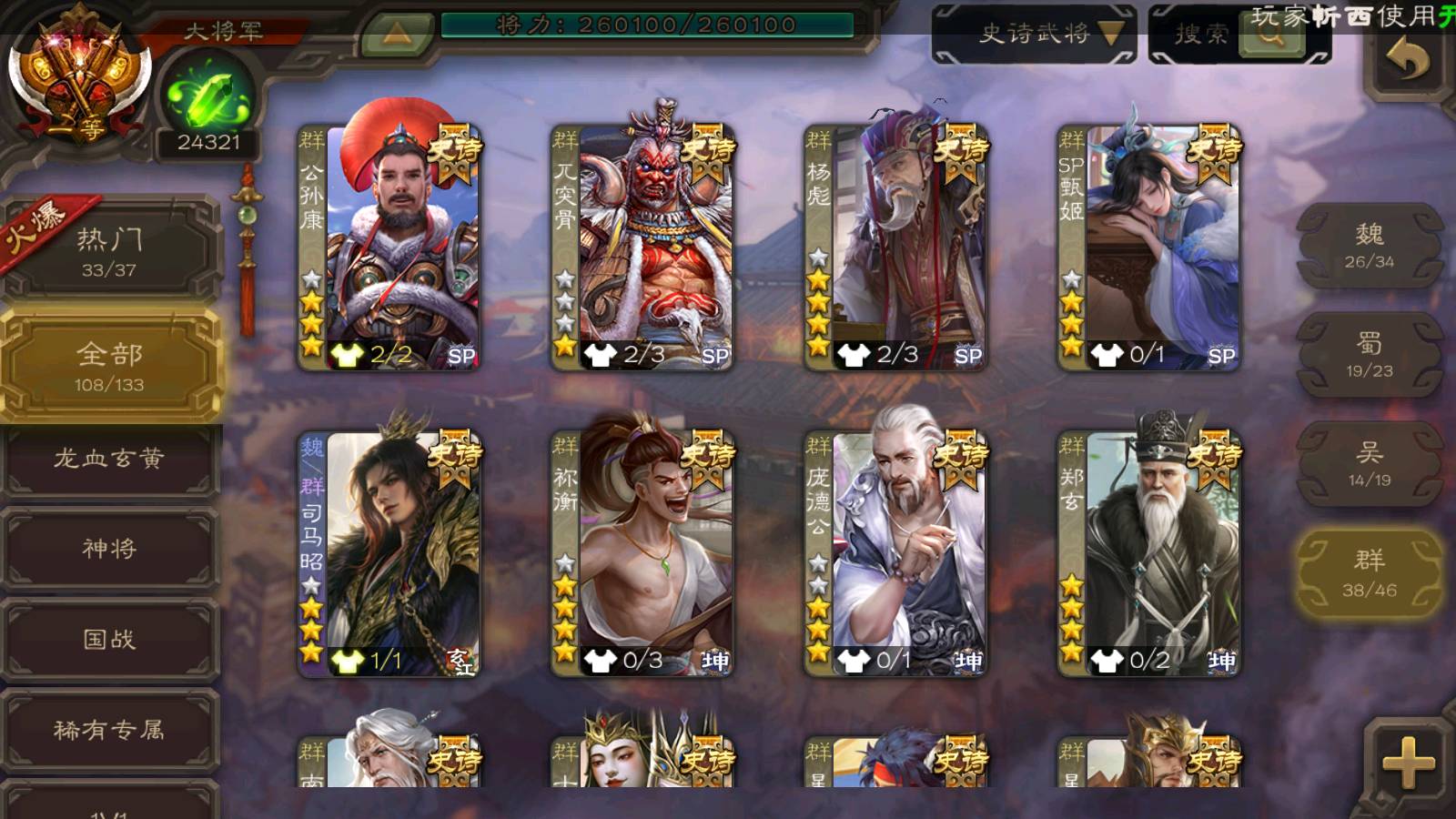Filter generals by 蜀 faction

1369,355
